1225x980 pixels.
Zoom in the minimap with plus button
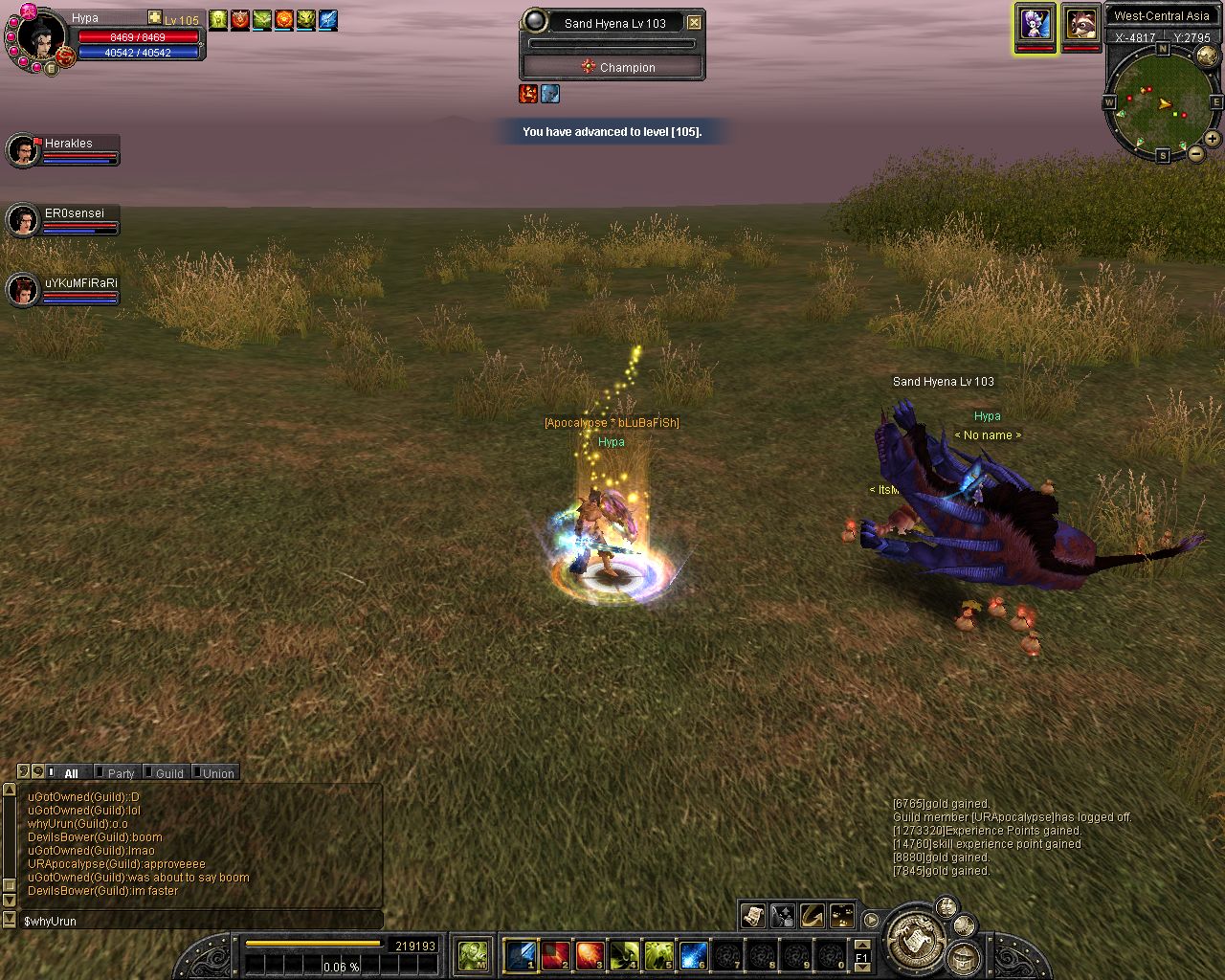[x=1212, y=139]
